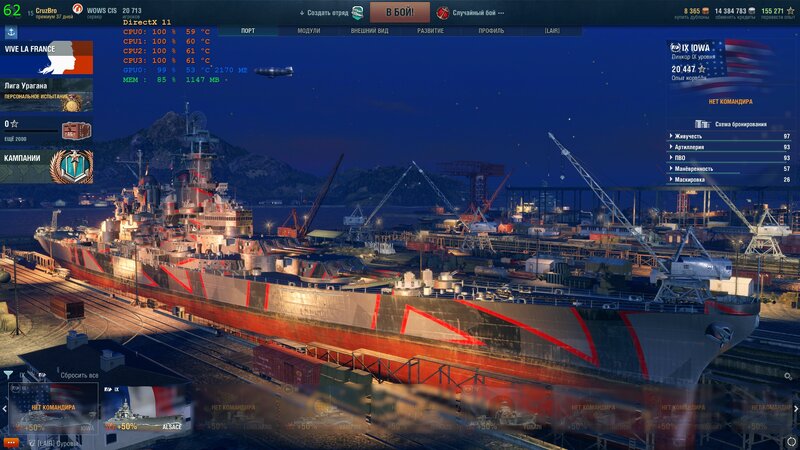800x450 pixels.
Task: Open the ВНЕШНИЙ ВИД tab
Action: pyautogui.click(x=370, y=31)
